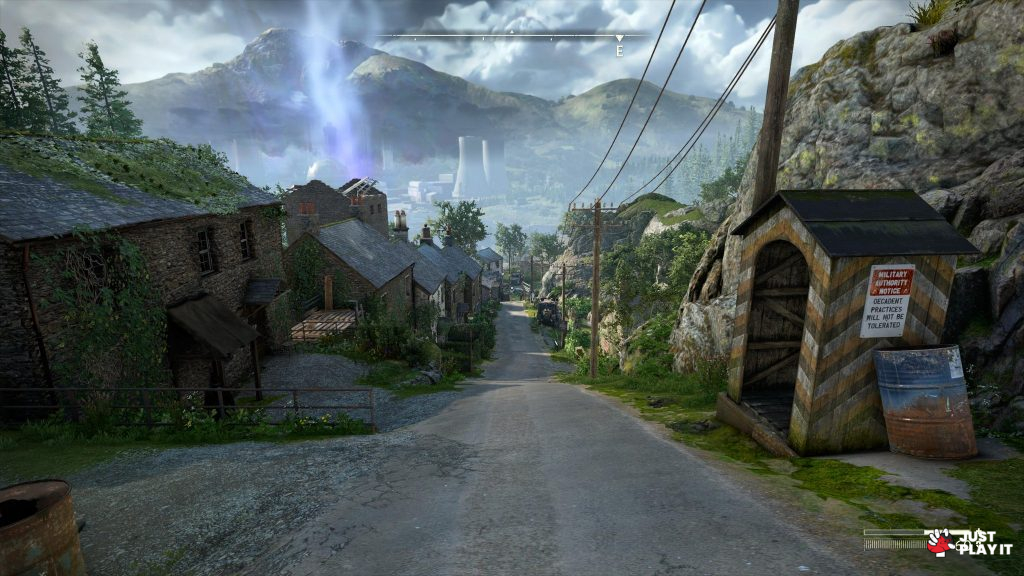Click the compass bar's East marker

click(619, 47)
